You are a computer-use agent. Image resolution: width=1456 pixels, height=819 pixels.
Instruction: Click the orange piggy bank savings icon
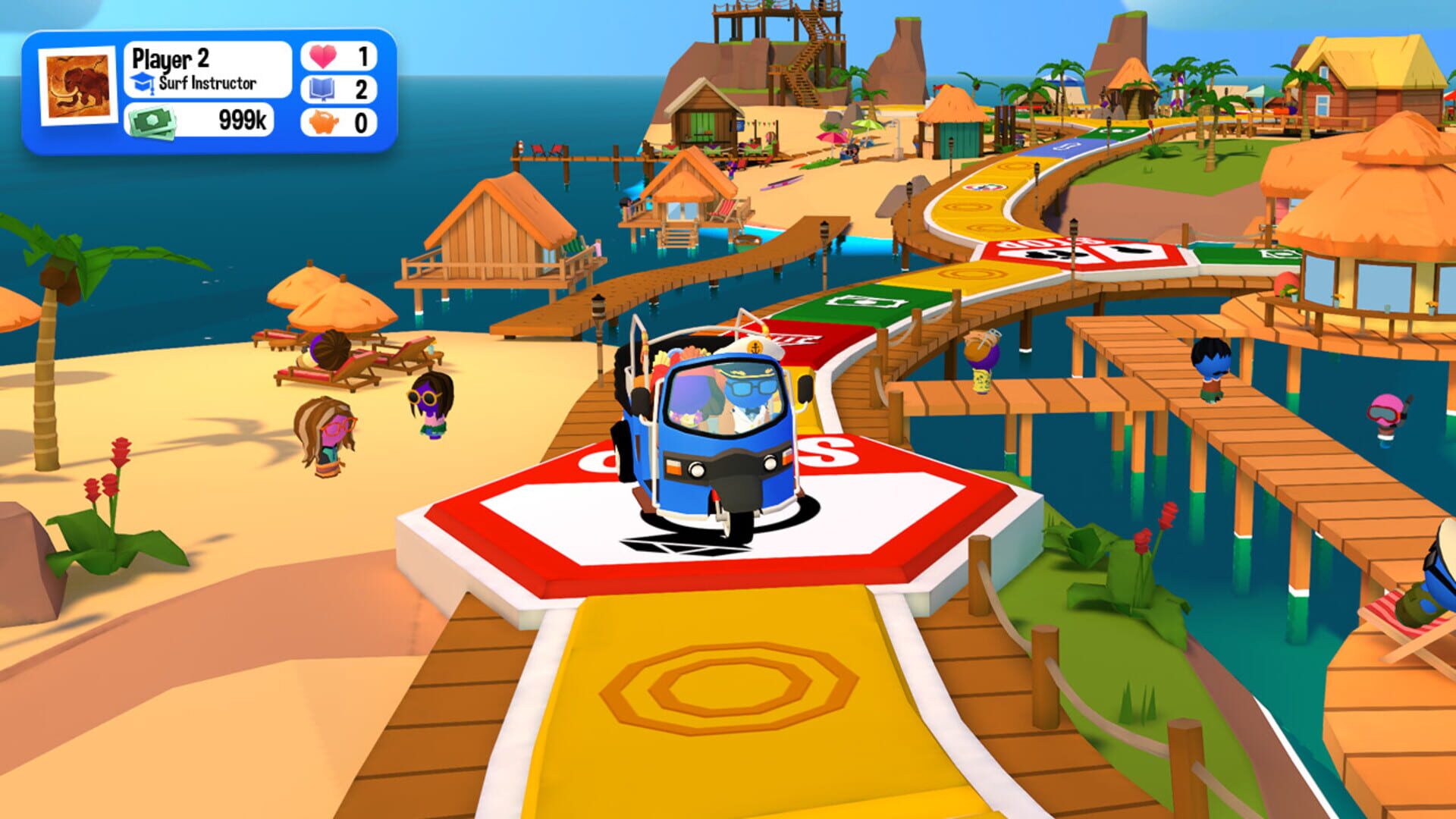[324, 121]
